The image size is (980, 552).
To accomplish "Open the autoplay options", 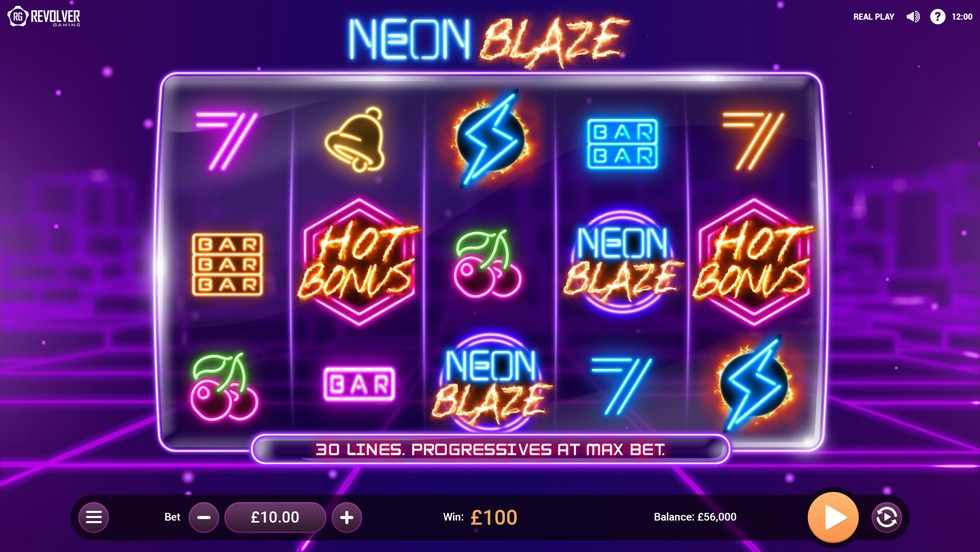I will pos(886,517).
